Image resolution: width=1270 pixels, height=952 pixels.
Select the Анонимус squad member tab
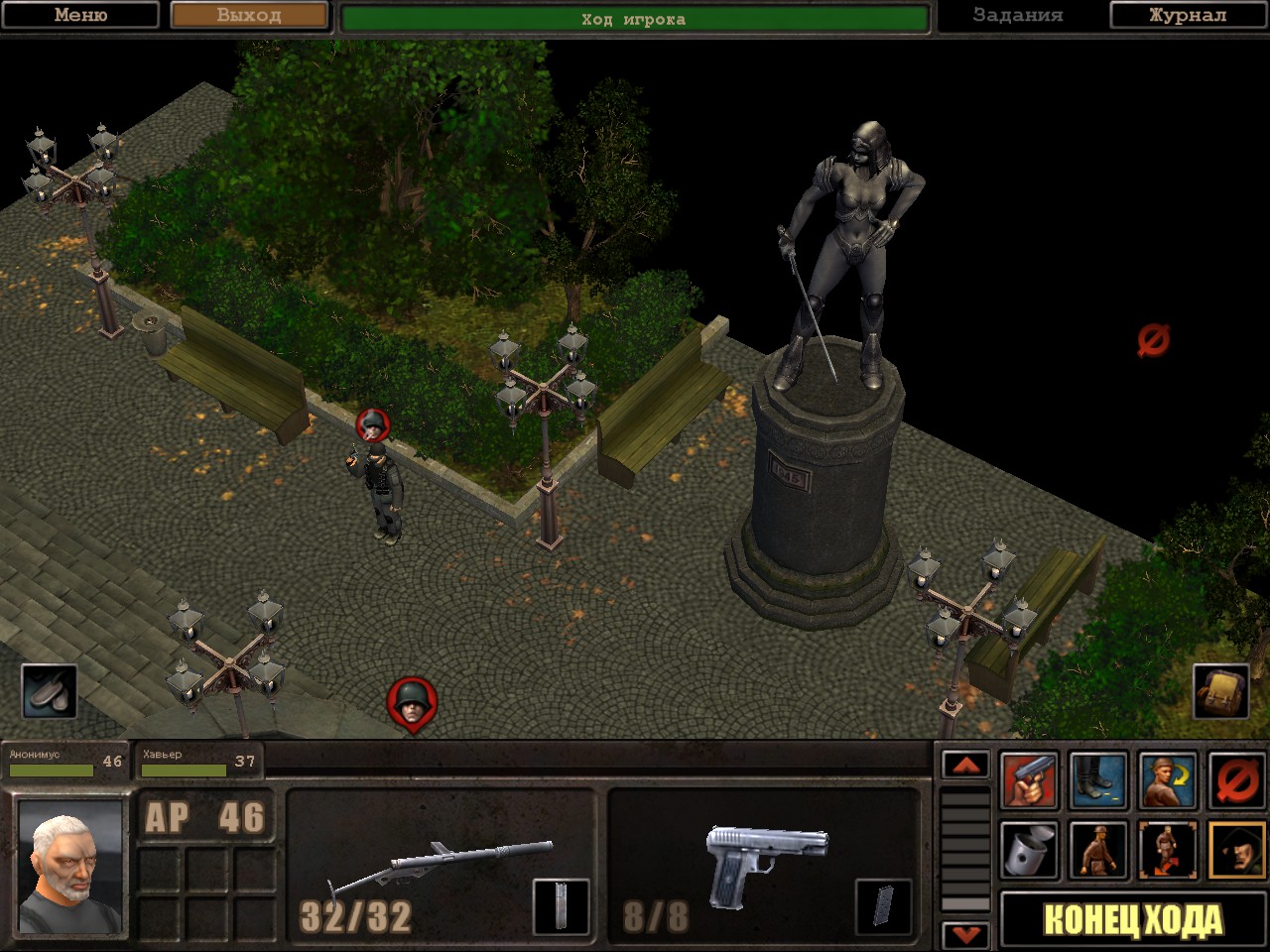(64, 762)
